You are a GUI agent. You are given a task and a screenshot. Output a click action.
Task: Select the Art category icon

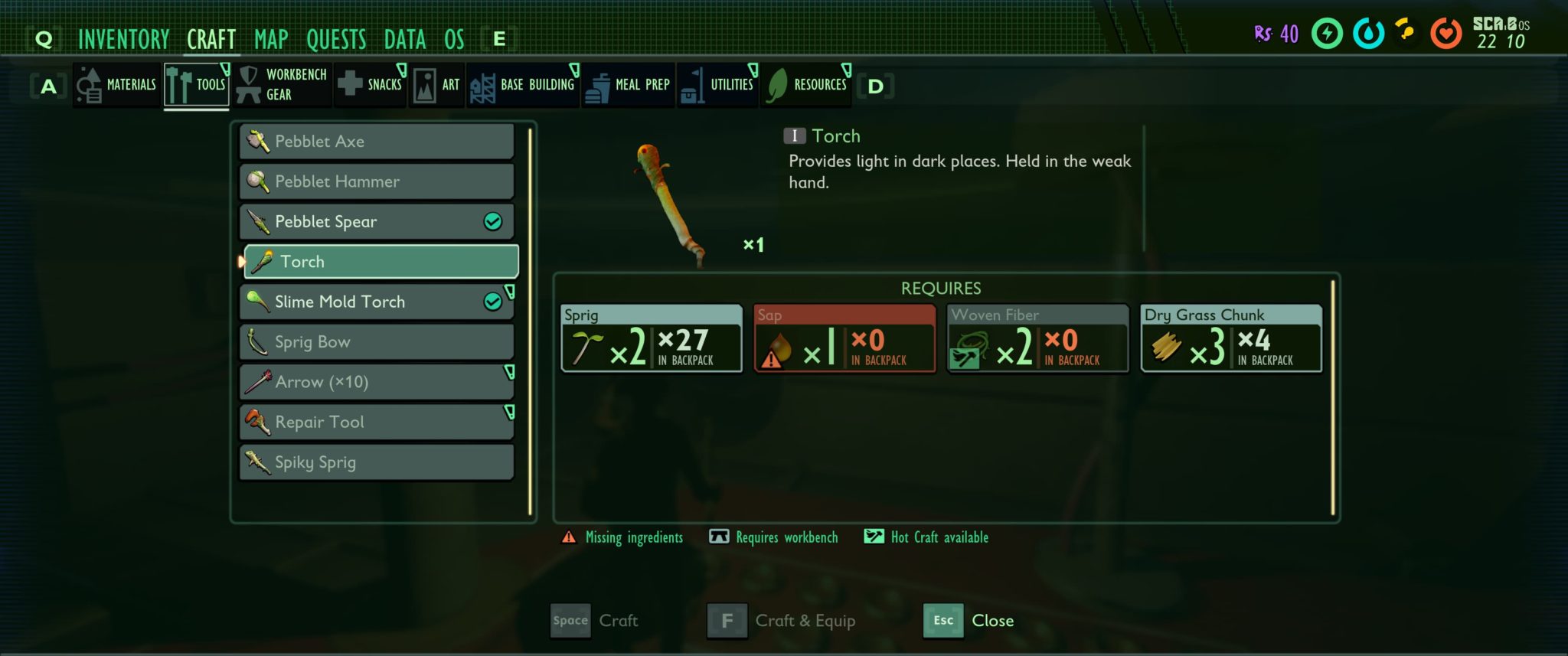point(424,84)
